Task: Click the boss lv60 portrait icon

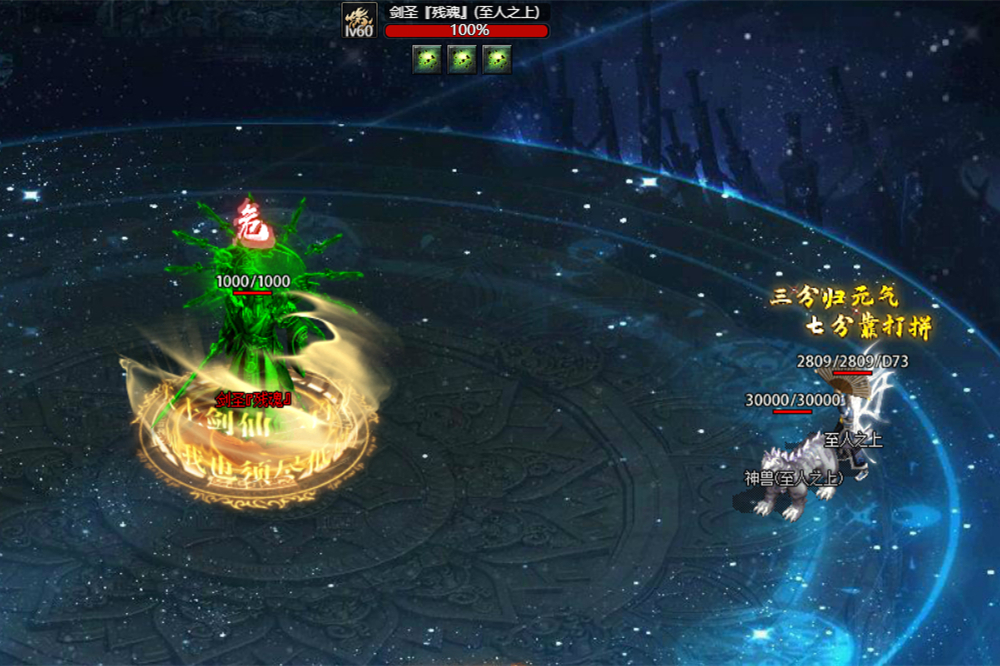Action: (x=358, y=21)
